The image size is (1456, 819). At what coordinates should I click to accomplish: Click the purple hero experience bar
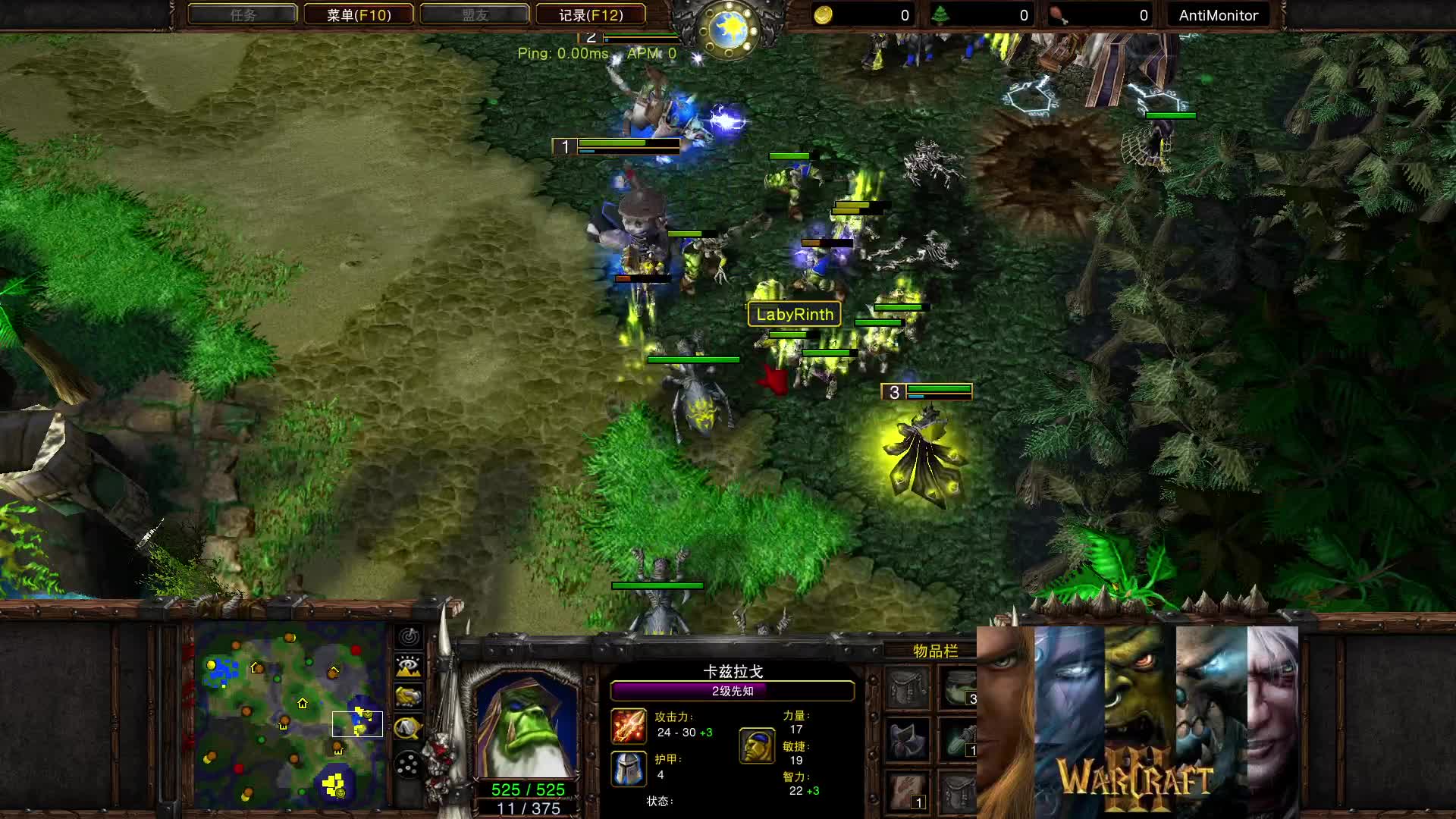[733, 691]
